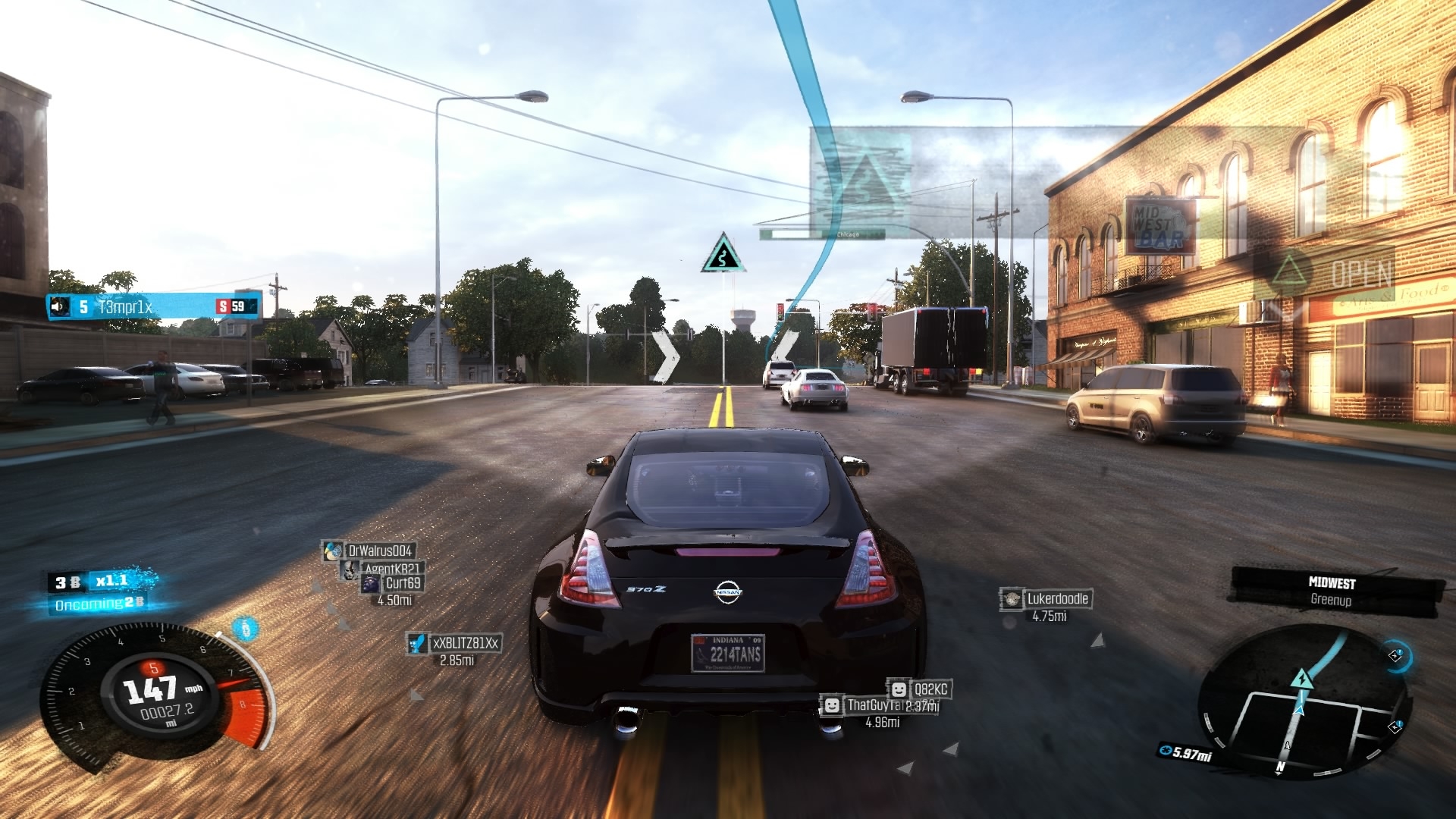Select DrWalrus004's player name tag
This screenshot has height=819, width=1456.
pyautogui.click(x=379, y=551)
